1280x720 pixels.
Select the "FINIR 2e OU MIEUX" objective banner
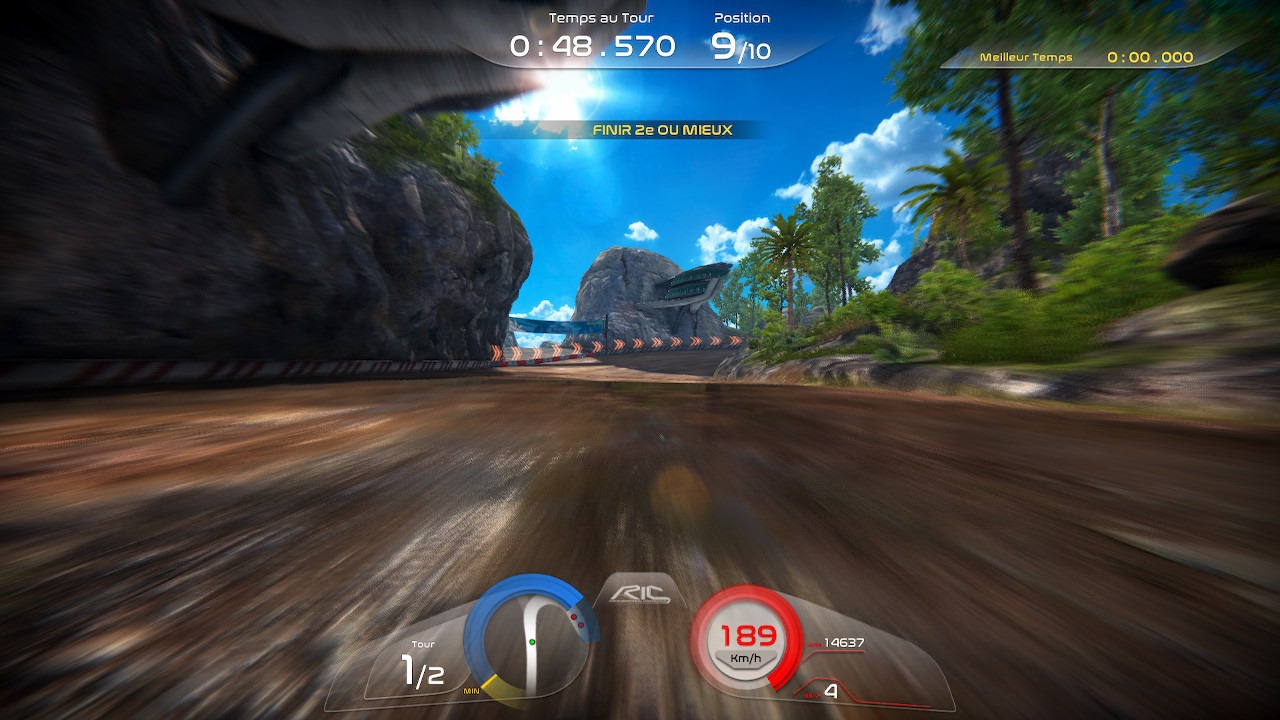pos(662,130)
